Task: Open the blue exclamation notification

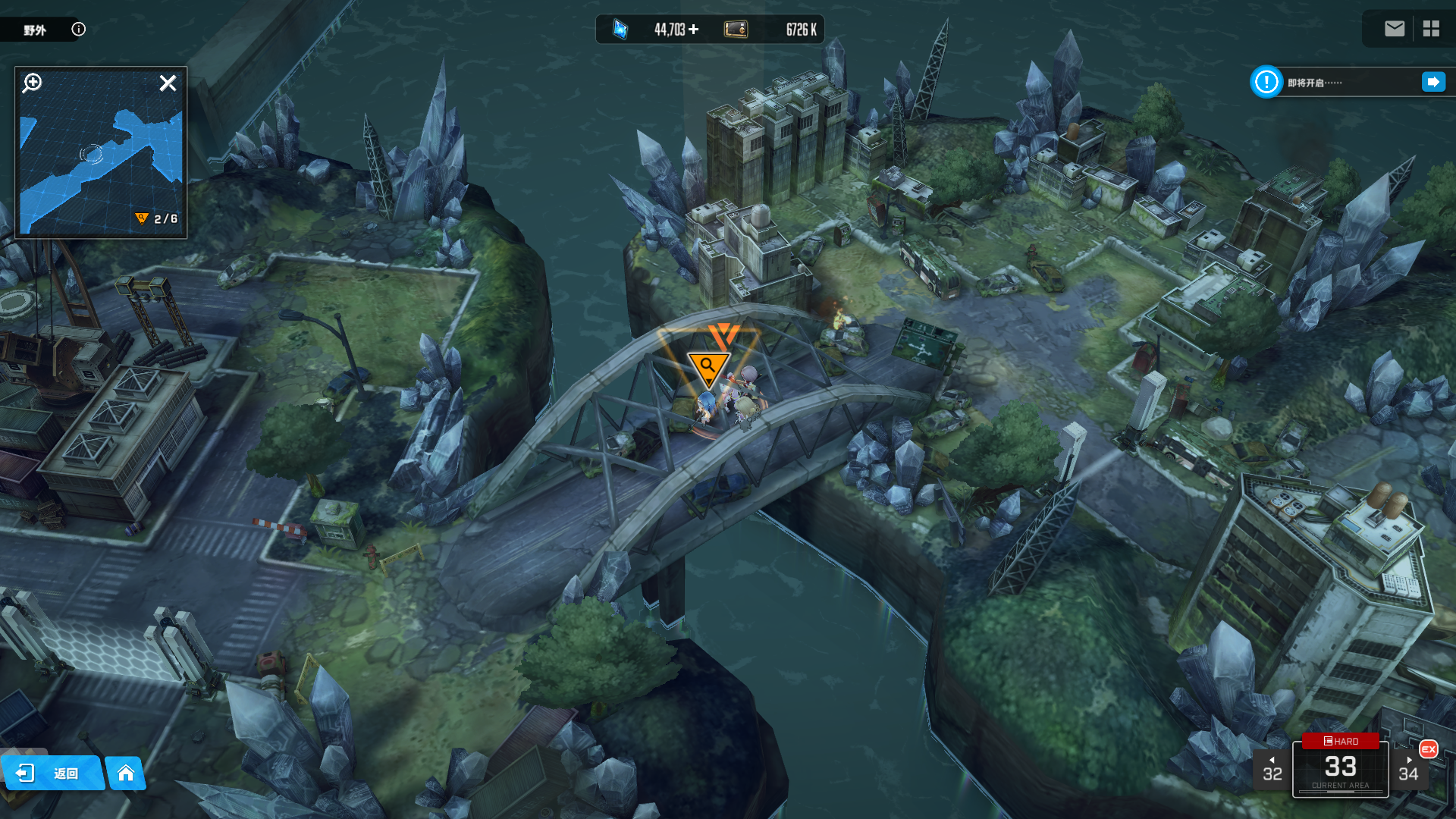Action: pos(1266,82)
